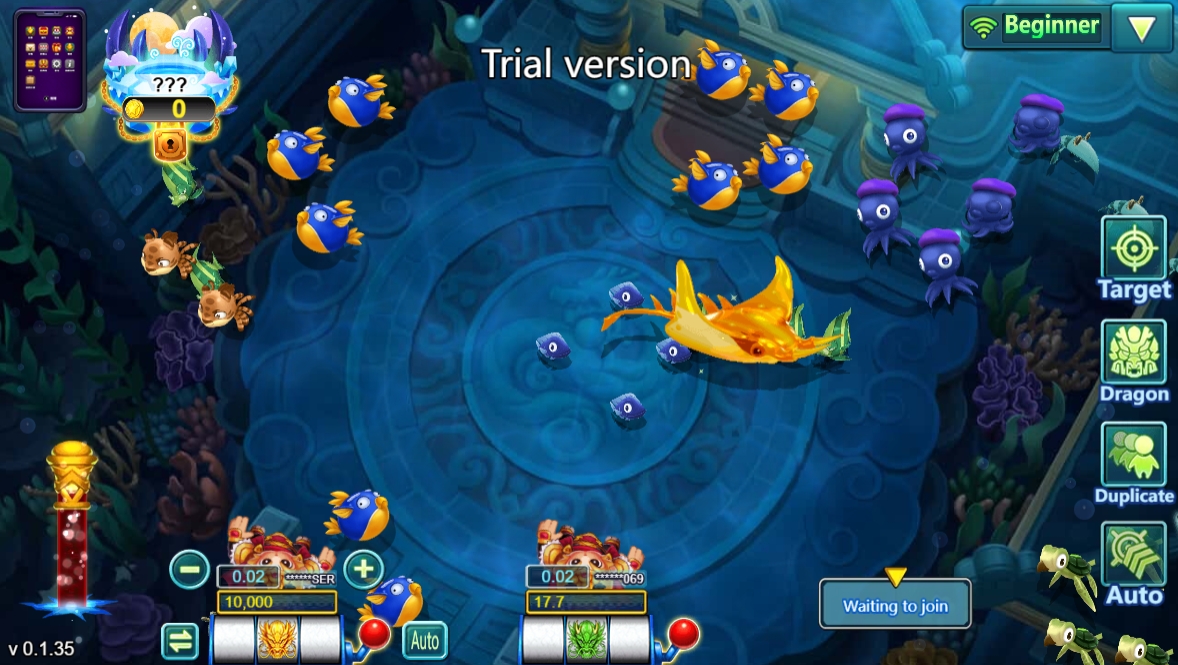This screenshot has width=1178, height=665.
Task: Expand the yellow triangle dropdown beside Beginner
Action: click(x=1141, y=28)
